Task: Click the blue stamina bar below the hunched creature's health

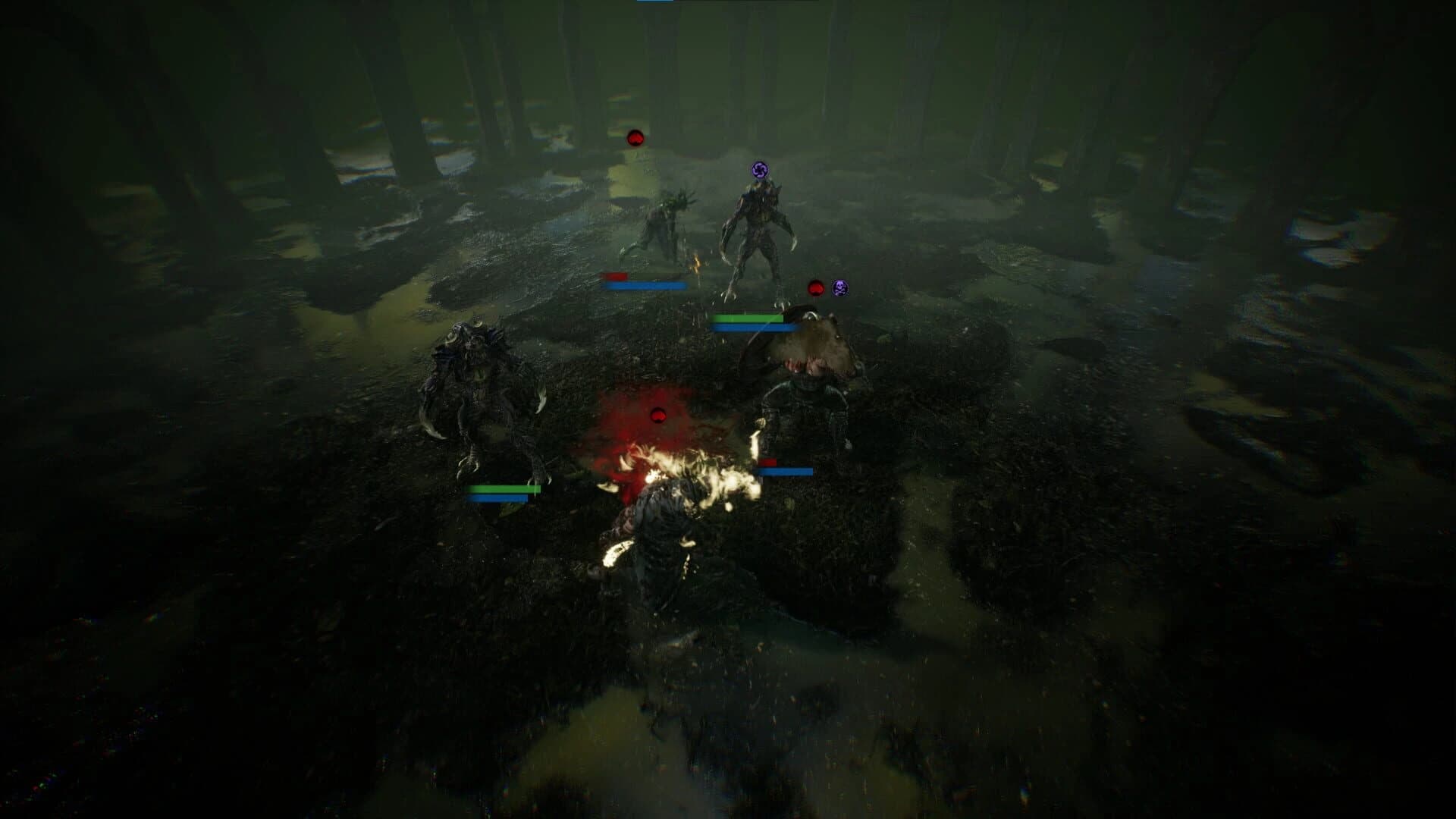Action: click(646, 285)
